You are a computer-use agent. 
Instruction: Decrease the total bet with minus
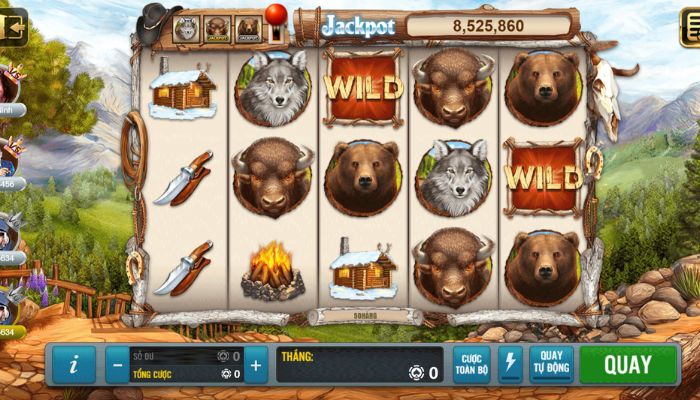point(117,365)
